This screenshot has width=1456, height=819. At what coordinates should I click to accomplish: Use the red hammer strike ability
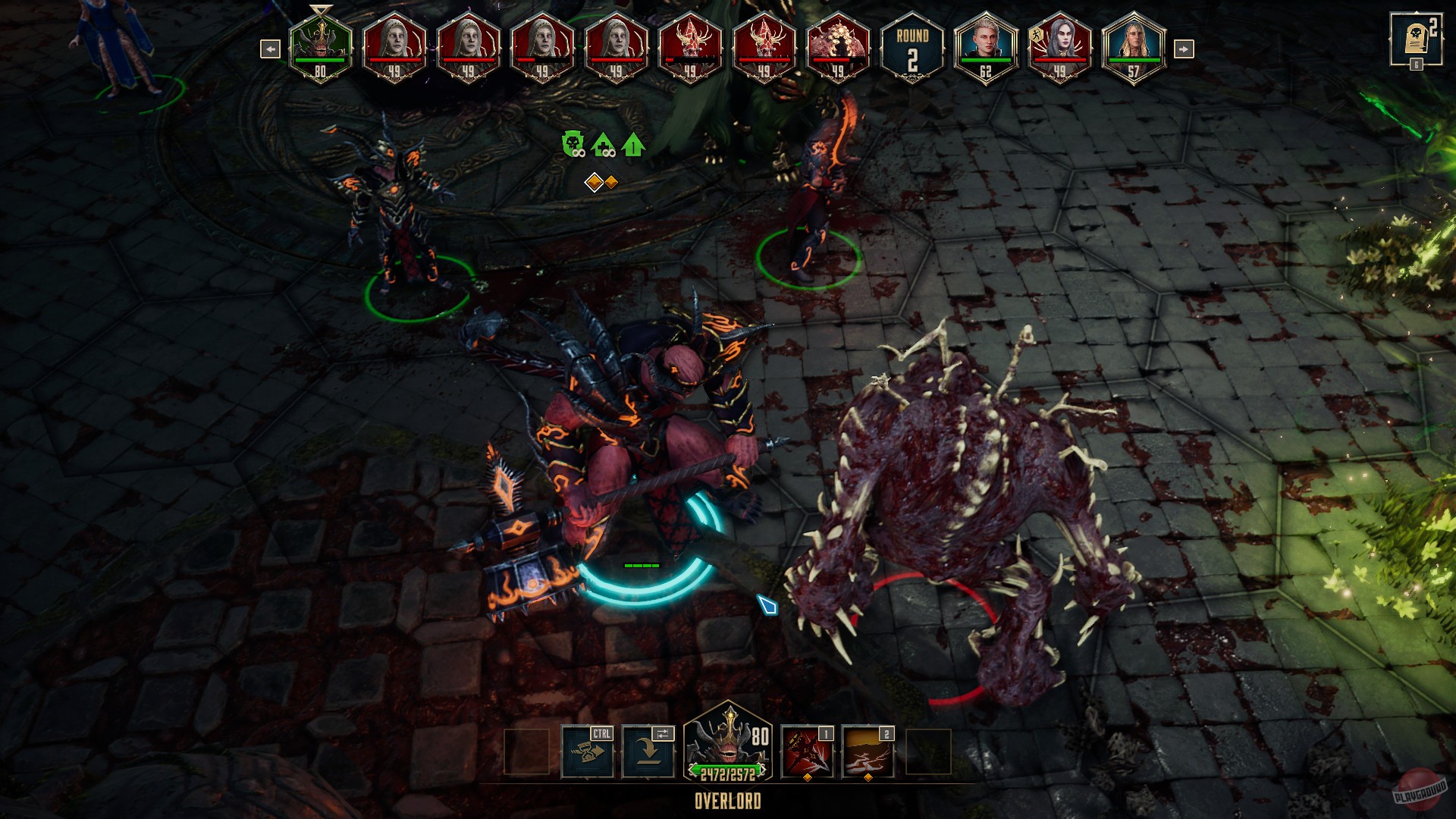pos(807,752)
